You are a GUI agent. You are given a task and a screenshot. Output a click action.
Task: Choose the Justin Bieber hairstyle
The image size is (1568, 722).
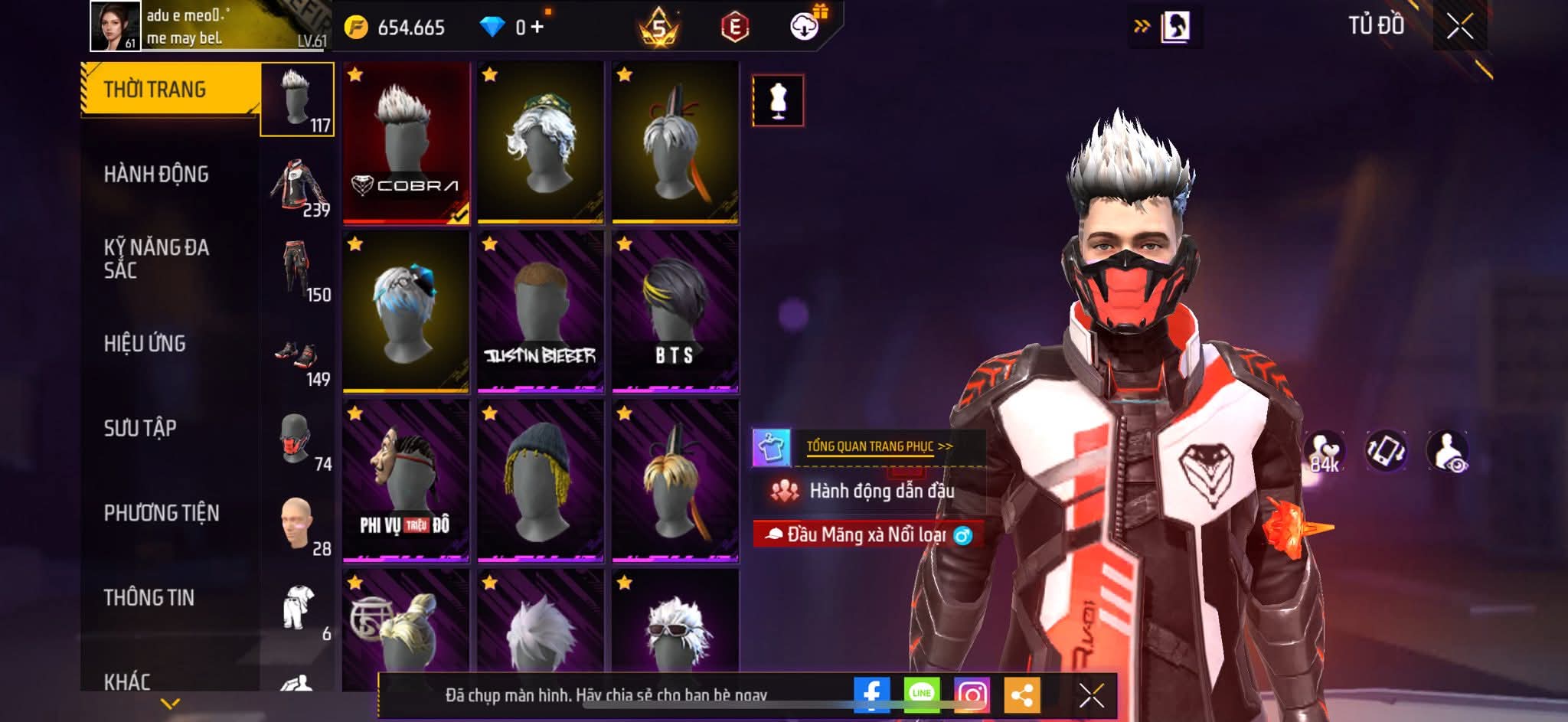pos(541,312)
